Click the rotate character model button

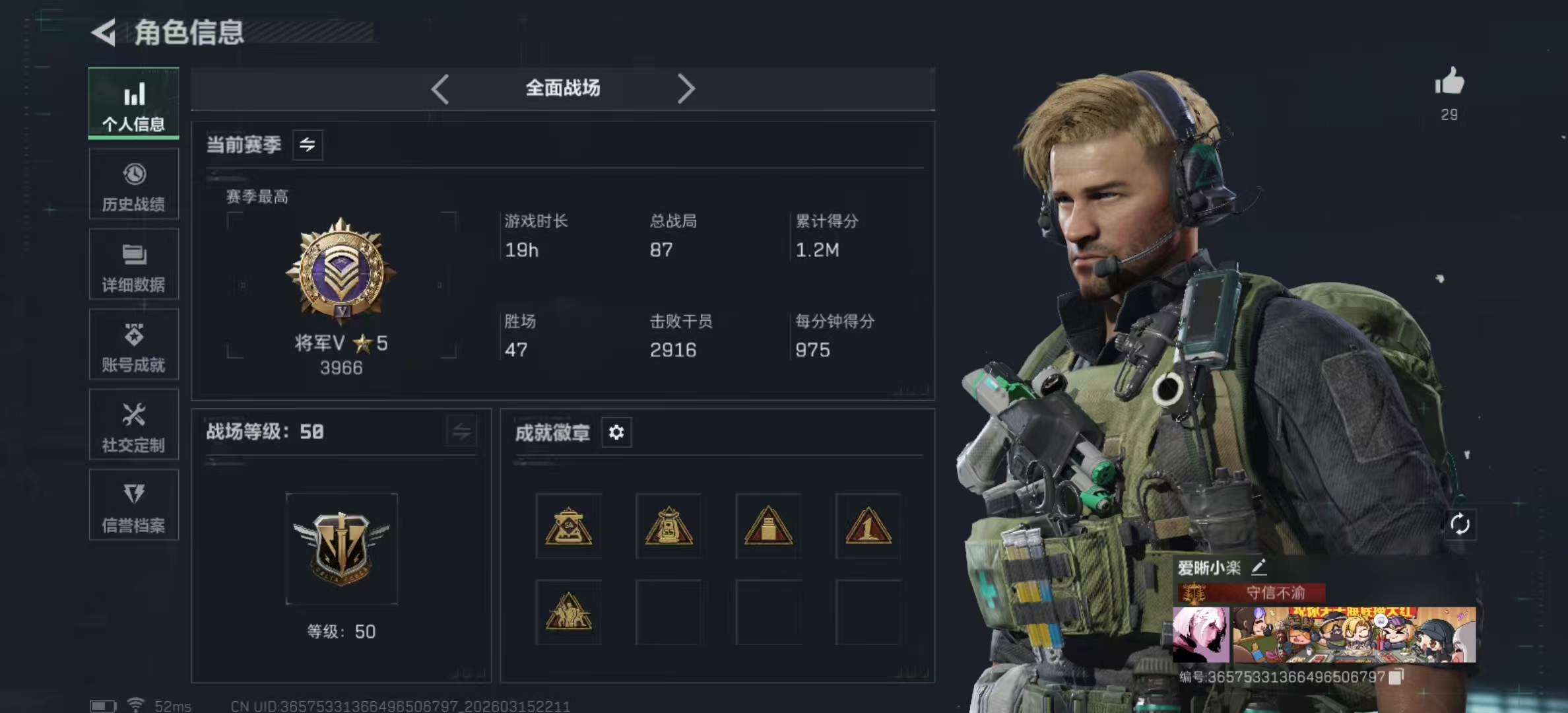1460,525
